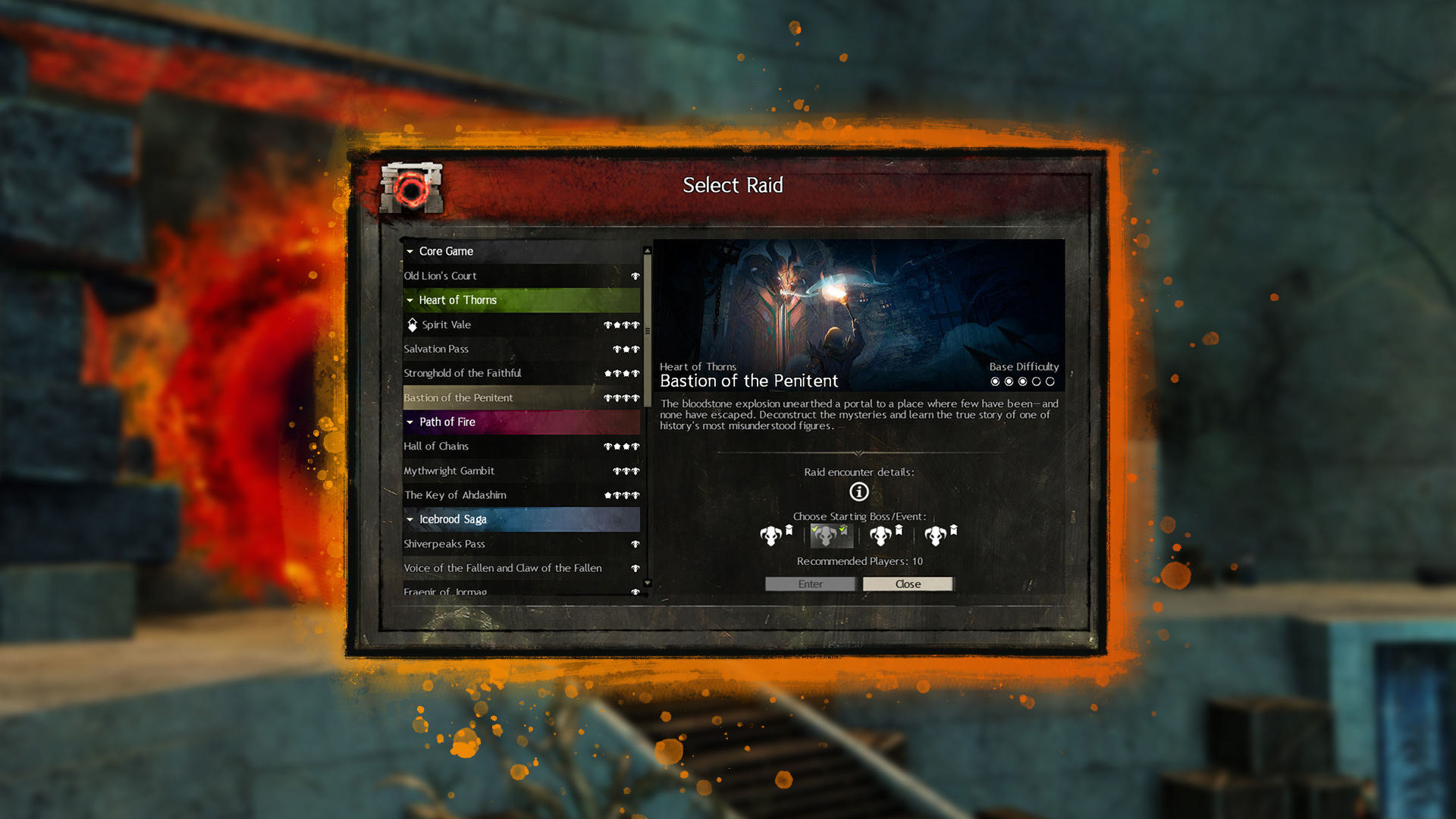Collapse the Path of Fire section
This screenshot has height=819, width=1456.
(410, 422)
